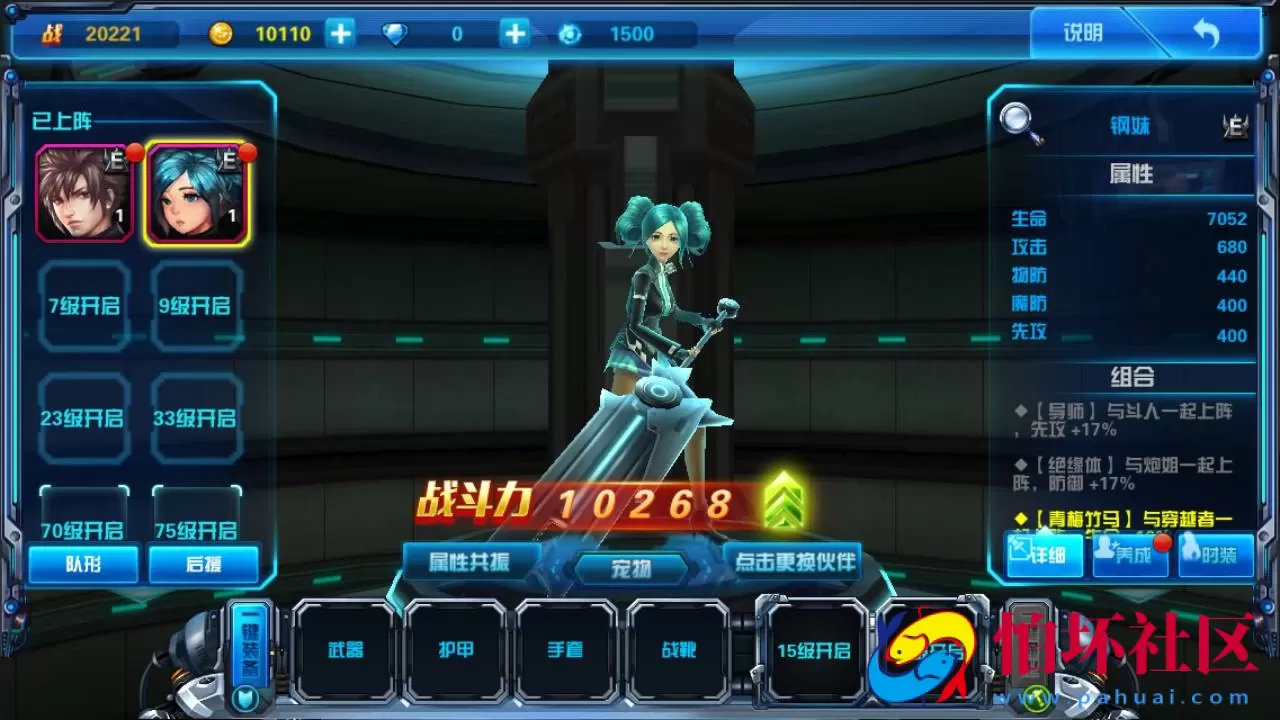Select the male hero portrait in 已上阵
This screenshot has height=720, width=1280.
[x=85, y=194]
